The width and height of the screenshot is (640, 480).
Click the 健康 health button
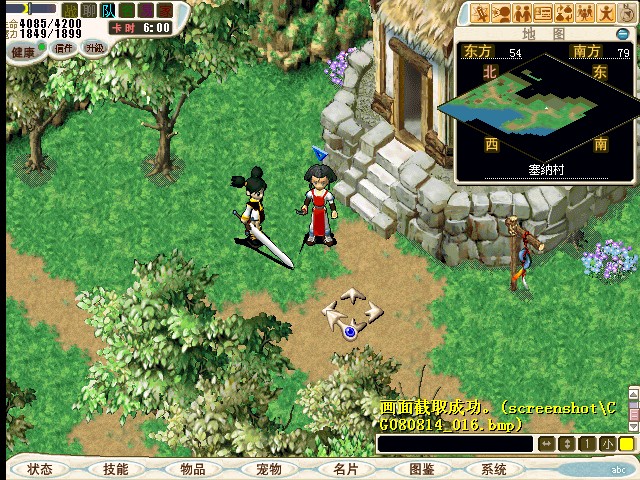[21, 48]
